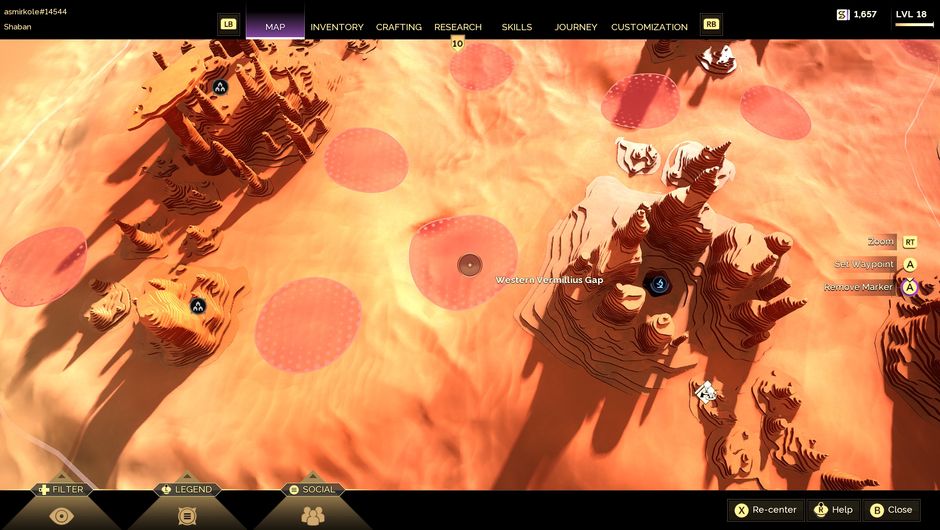Open the Crafting tab
The width and height of the screenshot is (940, 530).
(398, 27)
